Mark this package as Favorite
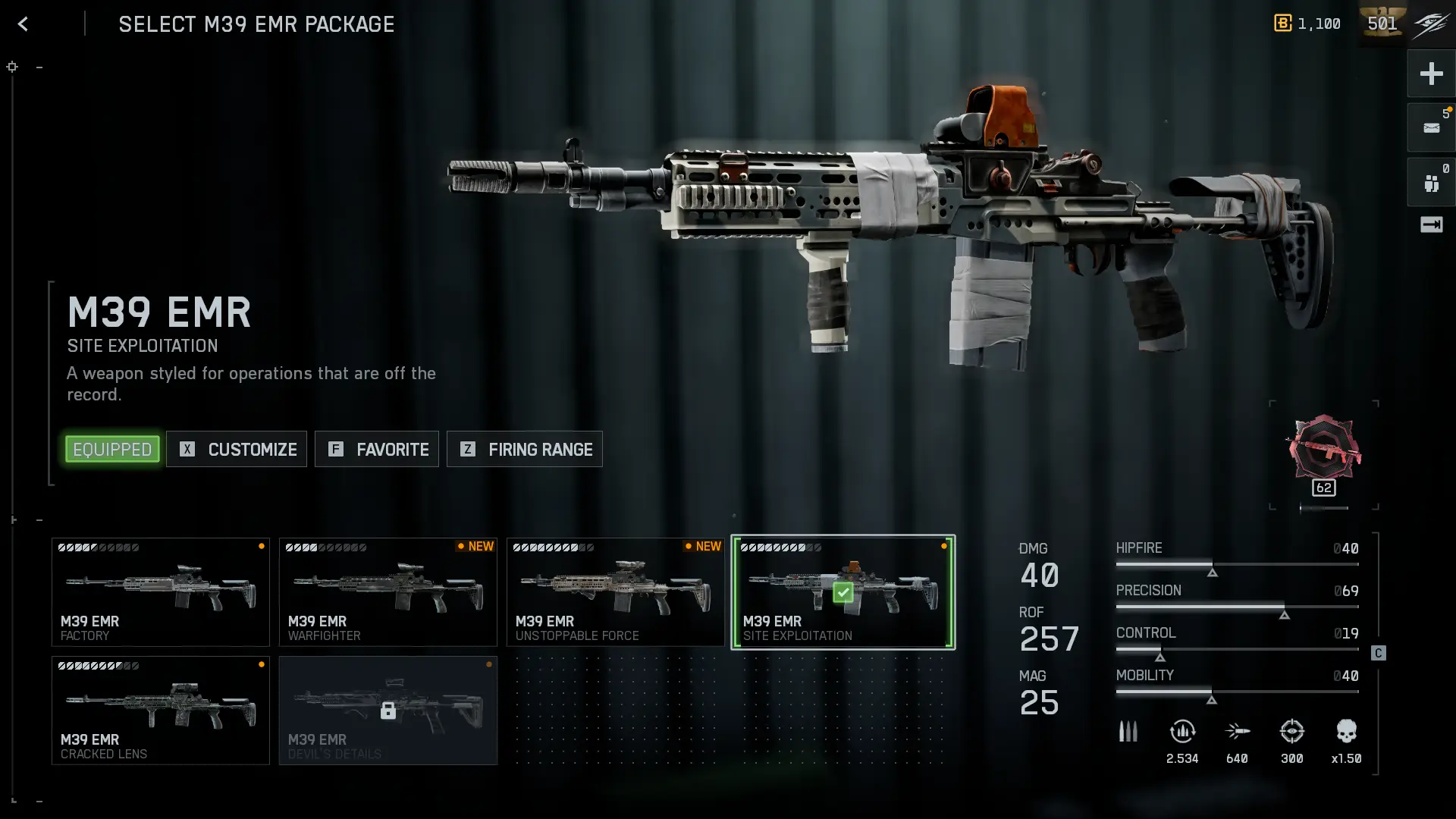This screenshot has height=819, width=1456. pos(377,449)
